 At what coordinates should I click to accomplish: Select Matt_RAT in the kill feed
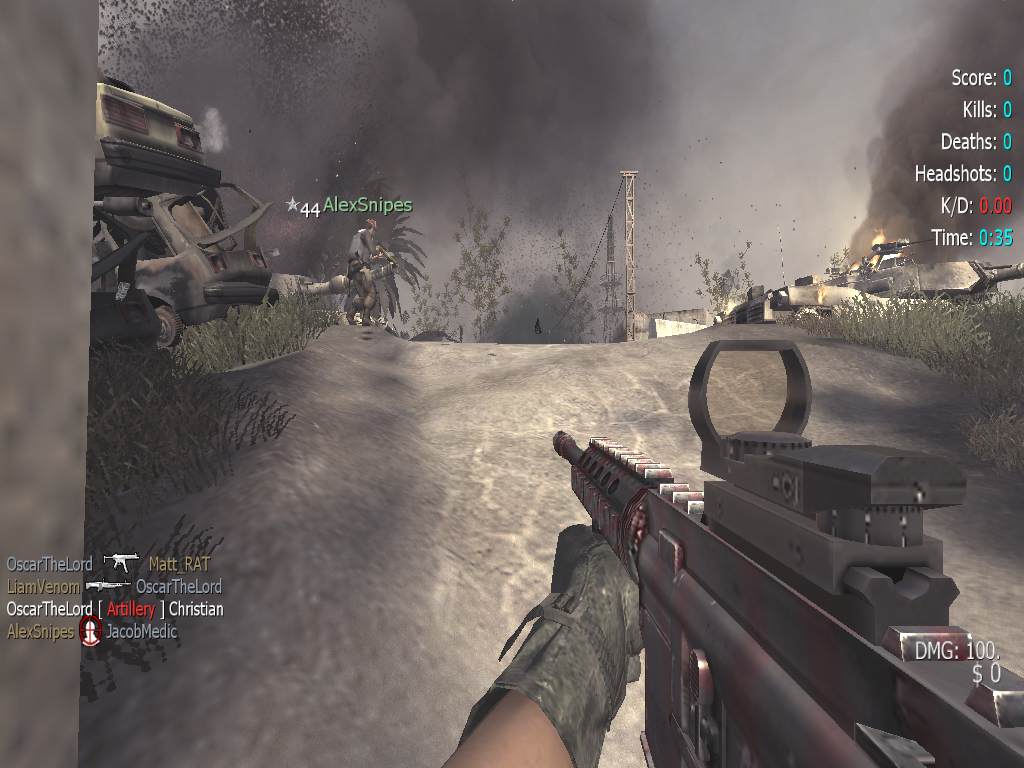click(179, 564)
